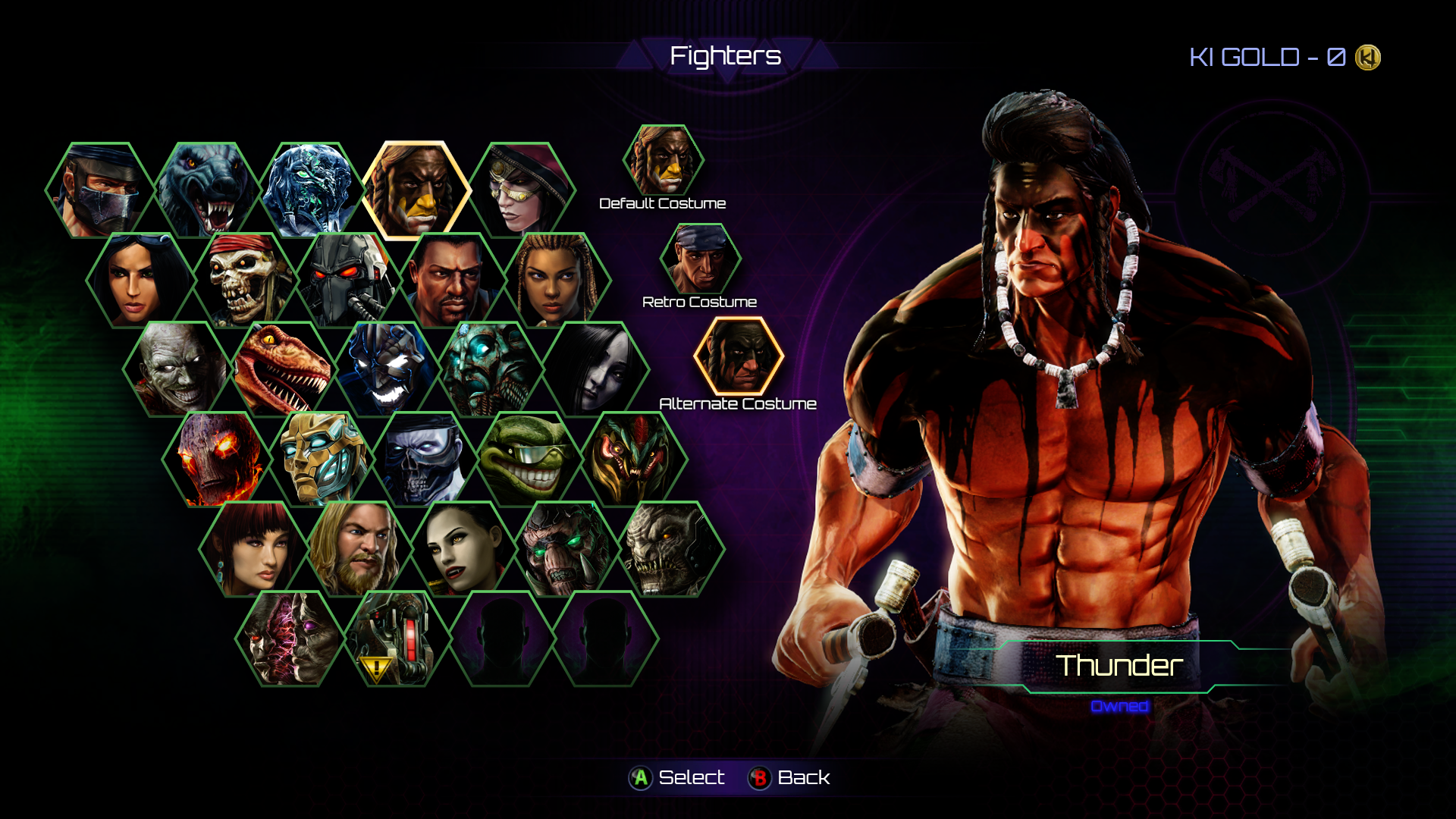Choose the Sabrewulf werewolf tile
The image size is (1456, 819).
click(206, 190)
